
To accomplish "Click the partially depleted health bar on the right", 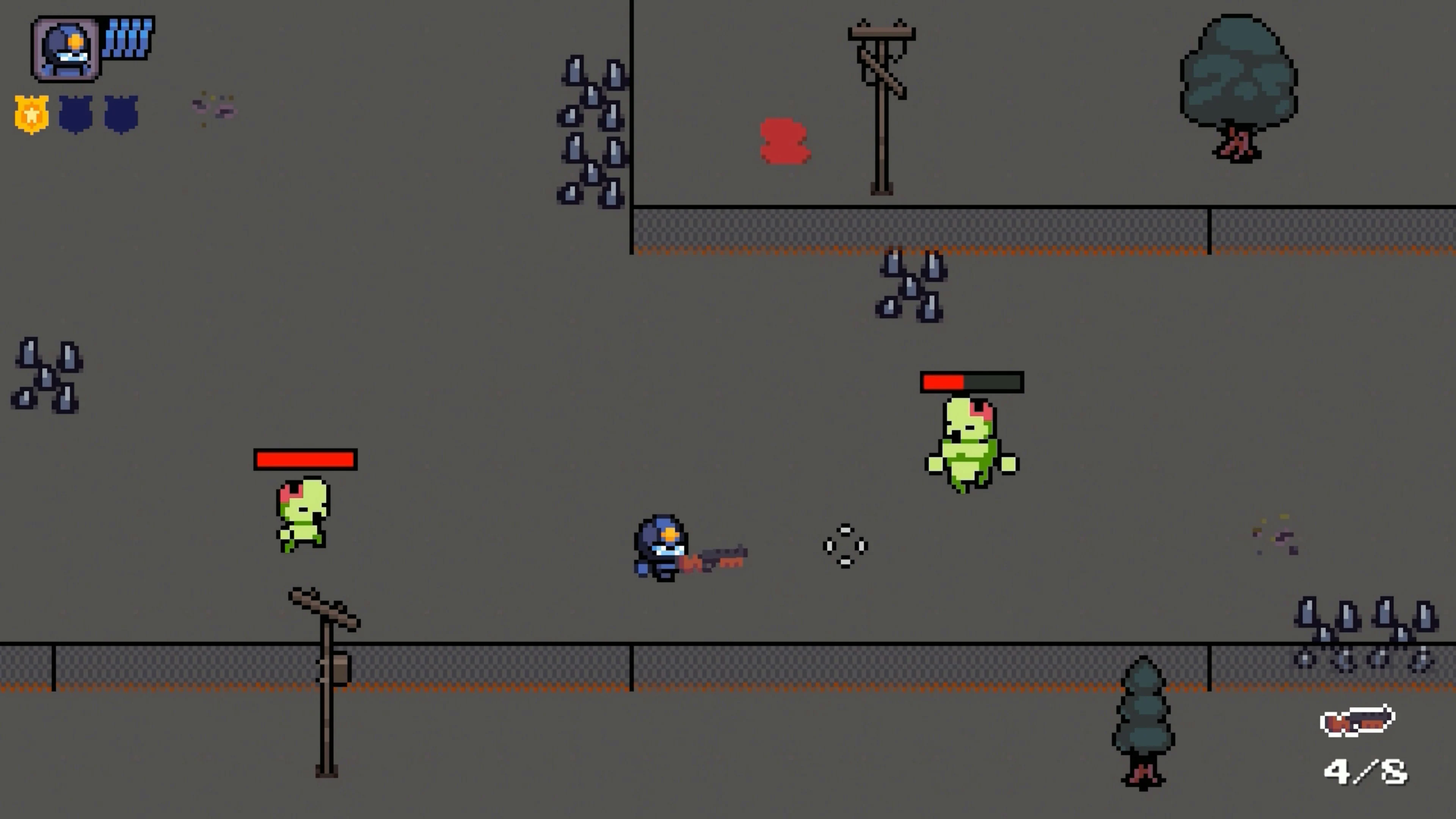I will click(x=971, y=383).
